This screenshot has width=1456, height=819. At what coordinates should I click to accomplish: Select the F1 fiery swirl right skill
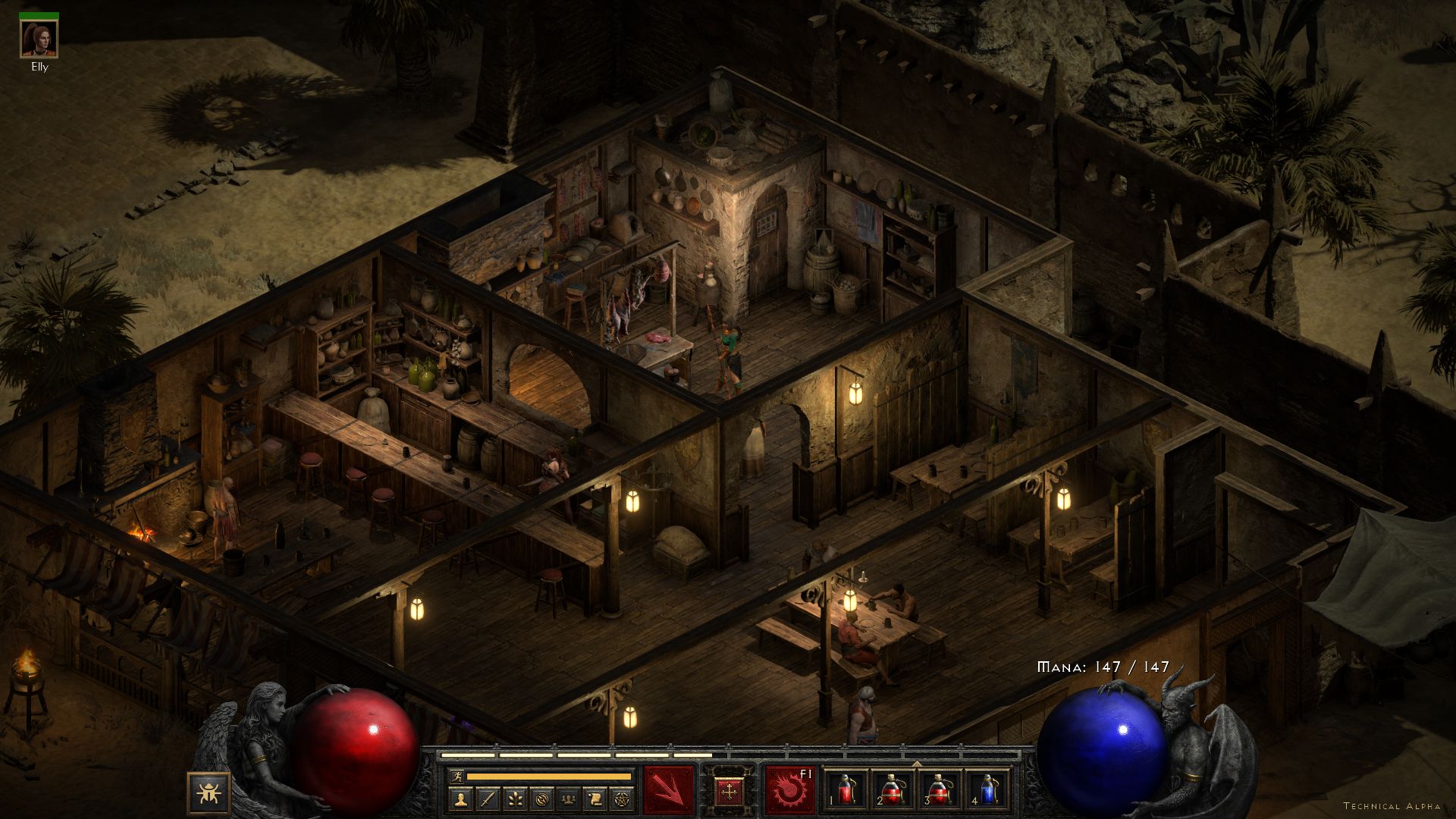(789, 790)
